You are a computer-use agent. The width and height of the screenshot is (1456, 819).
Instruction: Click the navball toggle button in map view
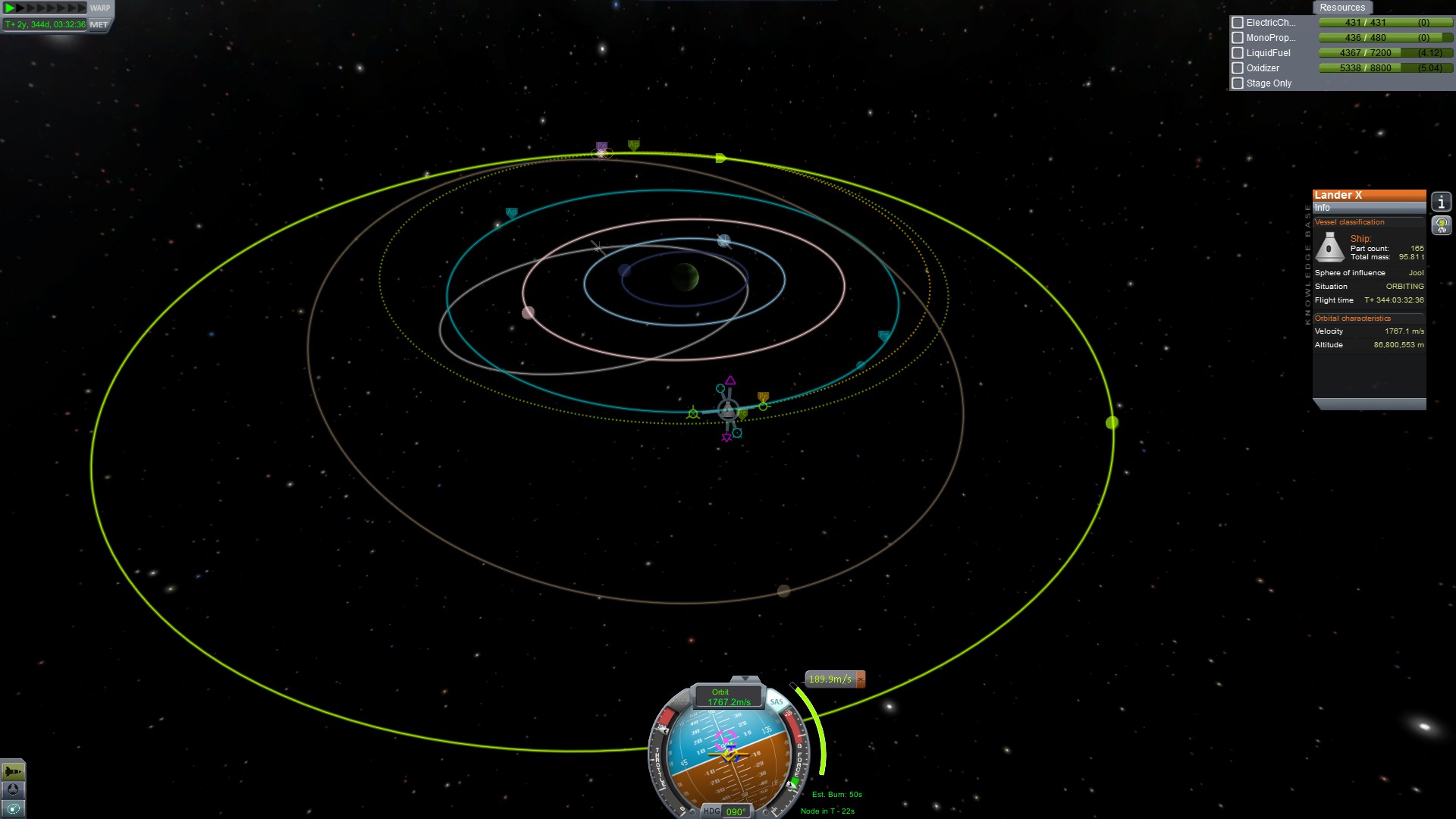pyautogui.click(x=13, y=789)
